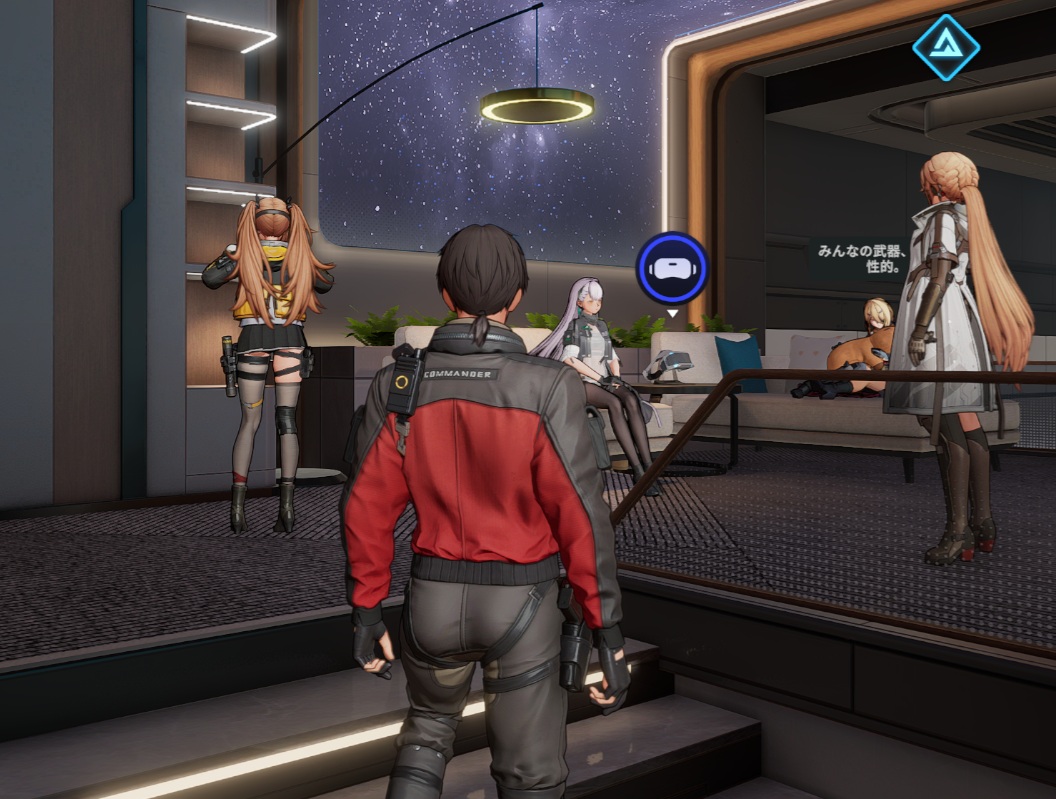Open the blue diamond triangle menu icon
The image size is (1056, 799).
click(945, 46)
